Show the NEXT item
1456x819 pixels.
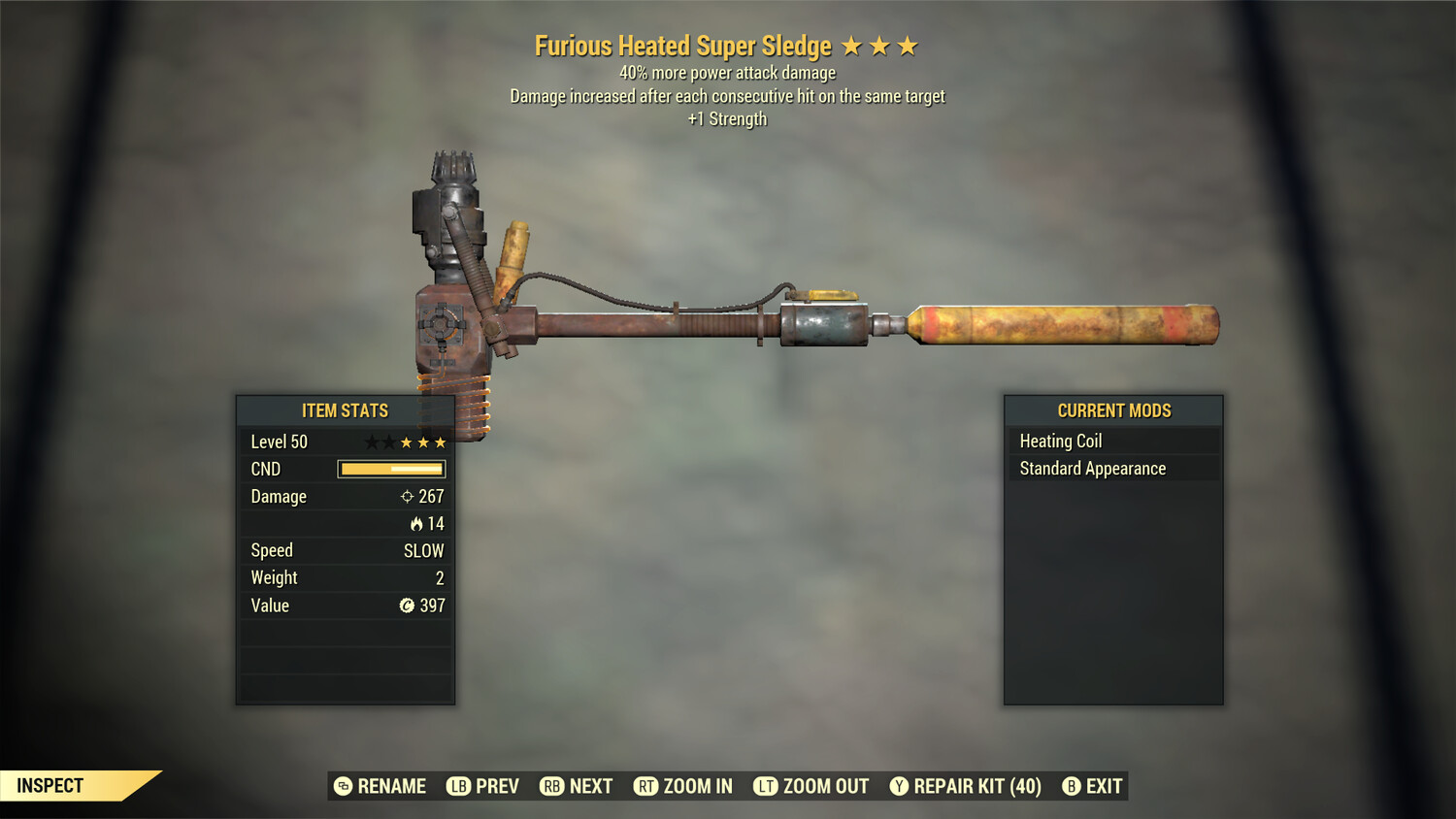577,786
